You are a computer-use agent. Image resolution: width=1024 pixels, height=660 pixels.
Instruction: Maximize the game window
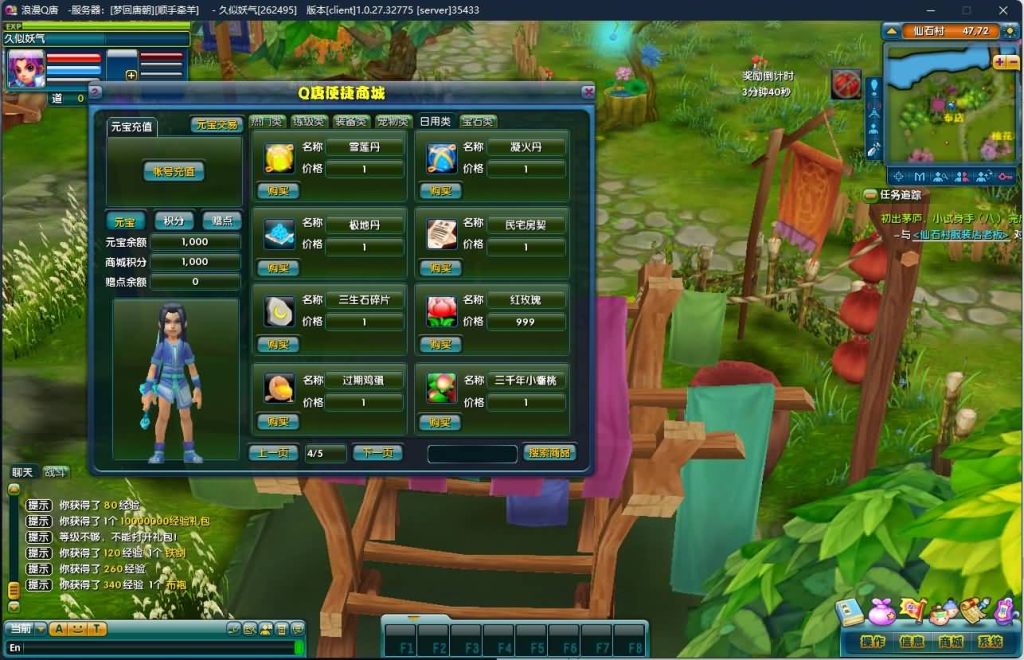click(x=966, y=10)
